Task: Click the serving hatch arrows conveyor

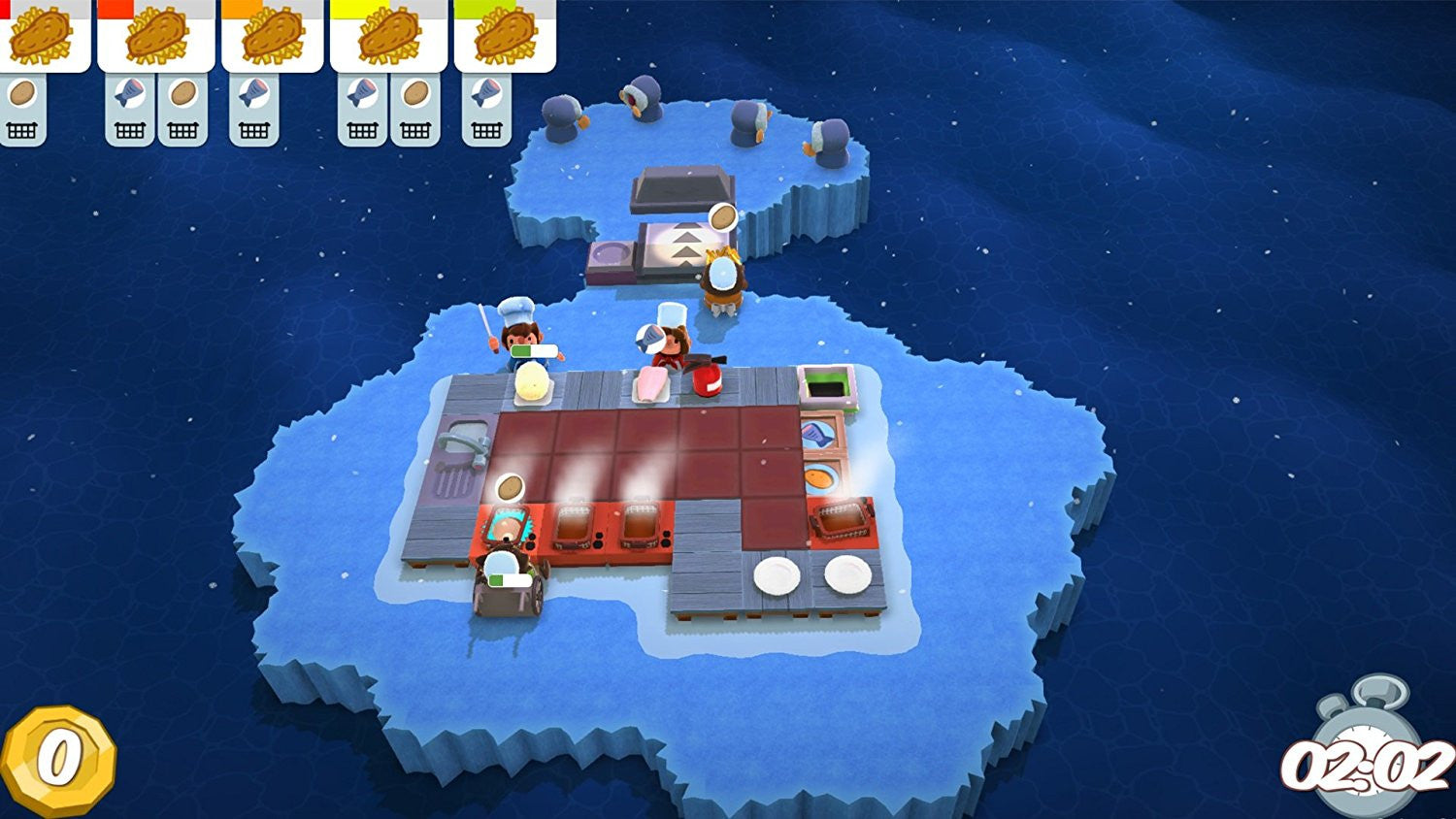Action: [686, 245]
